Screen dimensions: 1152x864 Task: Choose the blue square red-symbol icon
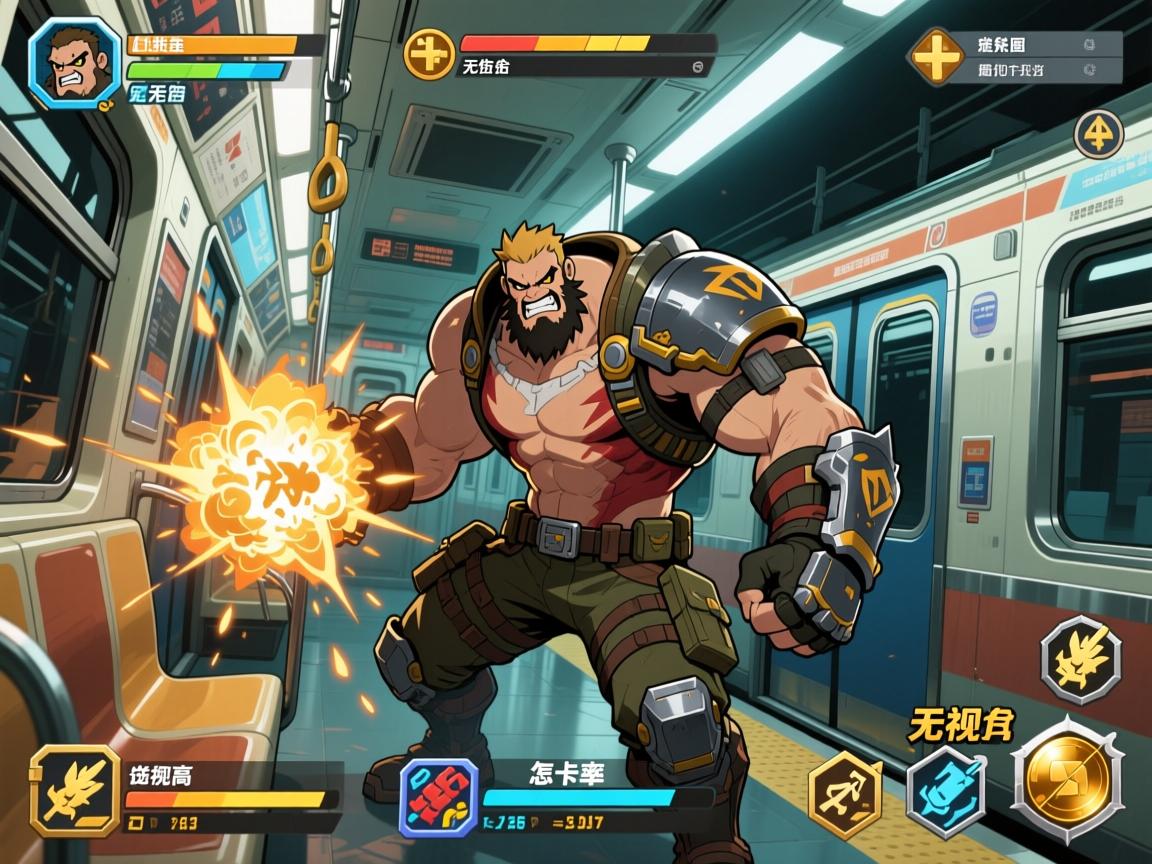(x=438, y=797)
